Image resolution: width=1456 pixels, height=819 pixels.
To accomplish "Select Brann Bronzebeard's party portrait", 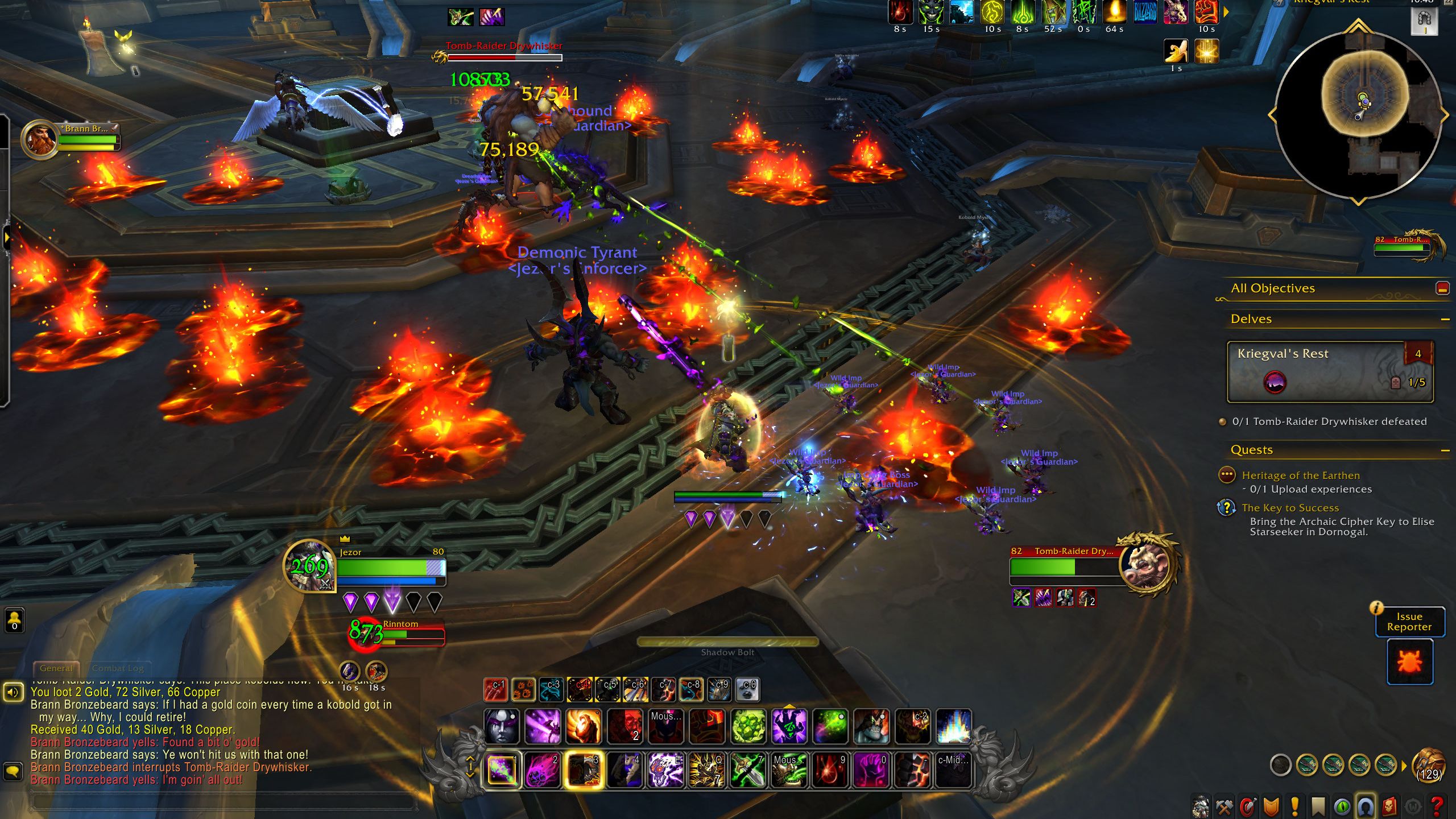I will (40, 140).
